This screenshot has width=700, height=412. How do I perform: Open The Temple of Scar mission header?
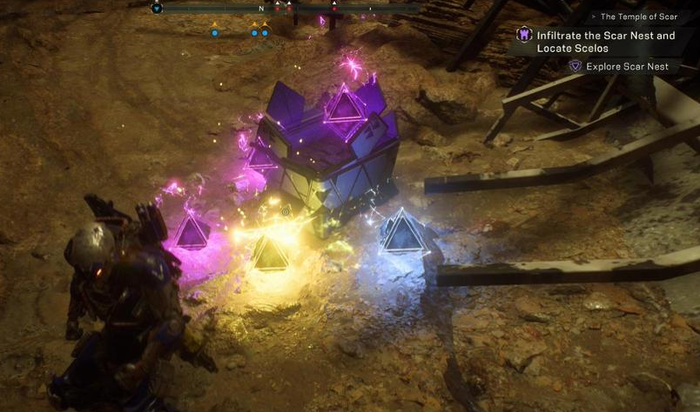click(x=641, y=17)
